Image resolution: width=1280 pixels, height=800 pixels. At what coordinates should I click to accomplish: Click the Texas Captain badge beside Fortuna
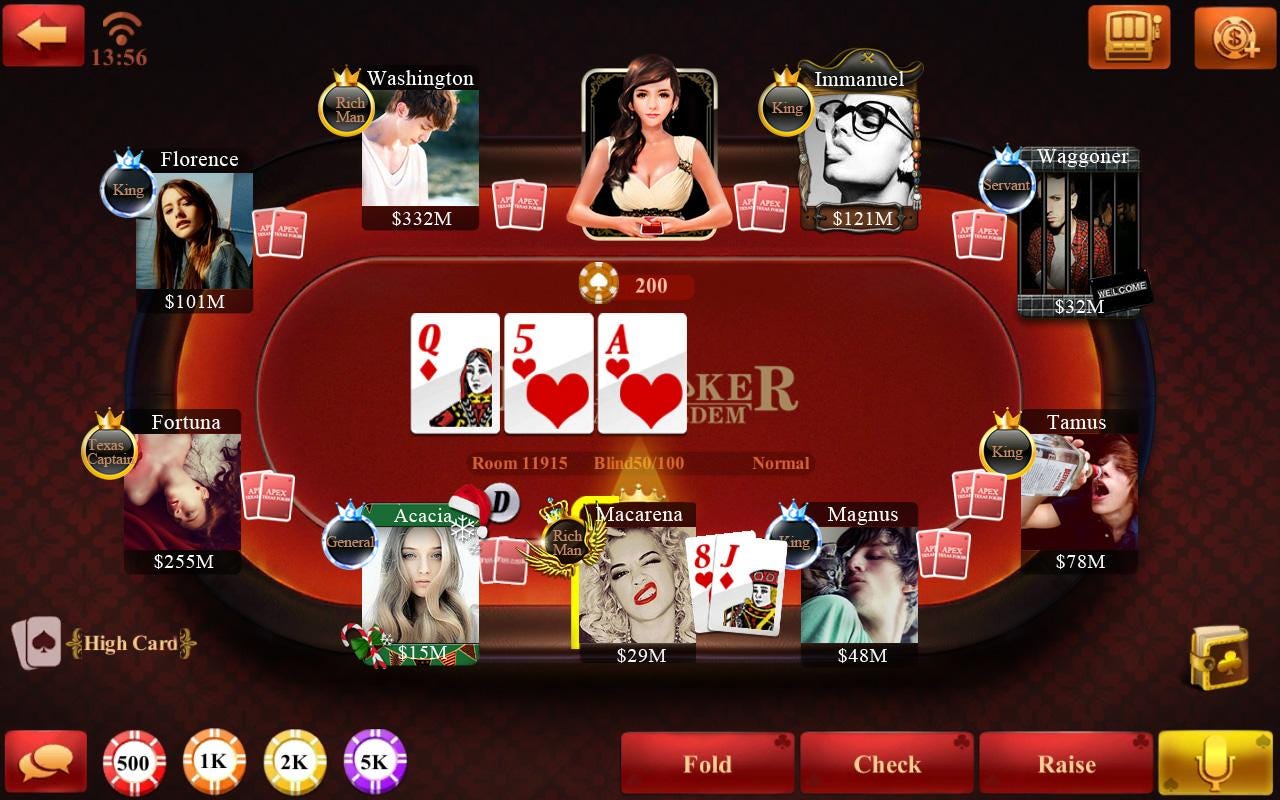110,452
